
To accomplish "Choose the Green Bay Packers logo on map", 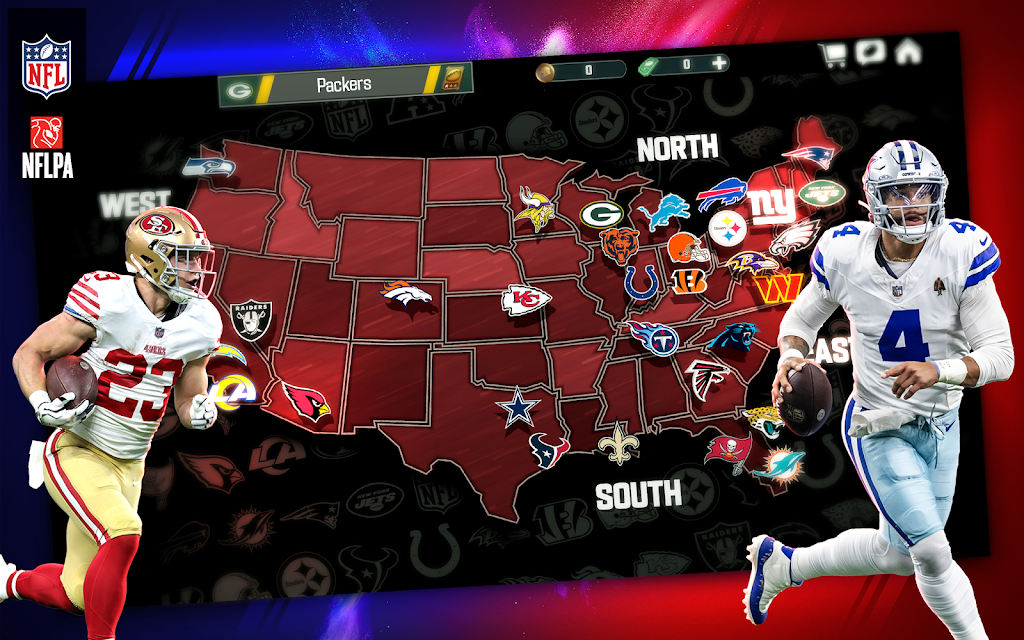I will click(x=601, y=213).
